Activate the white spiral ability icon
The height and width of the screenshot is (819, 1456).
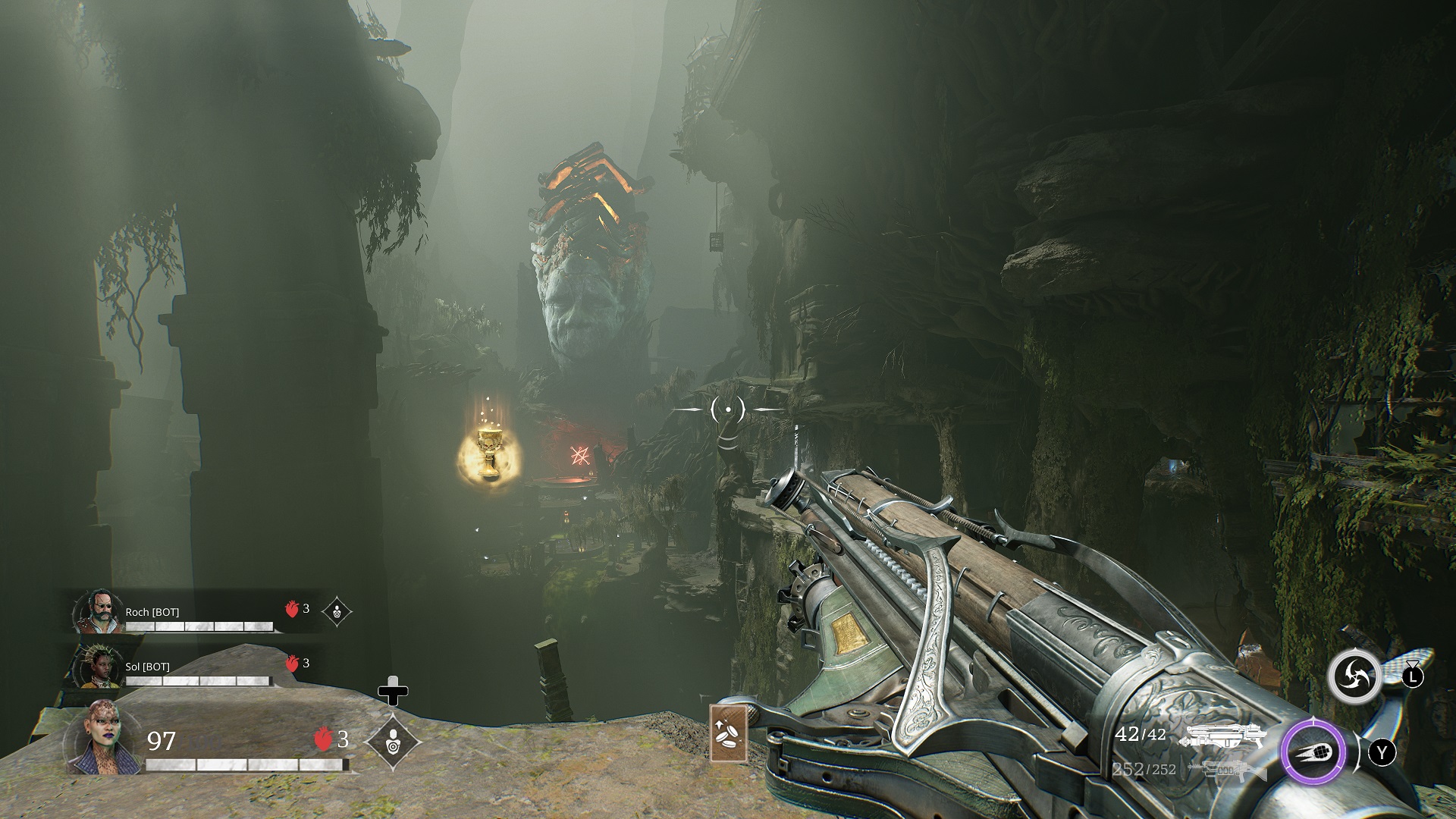pos(1353,675)
